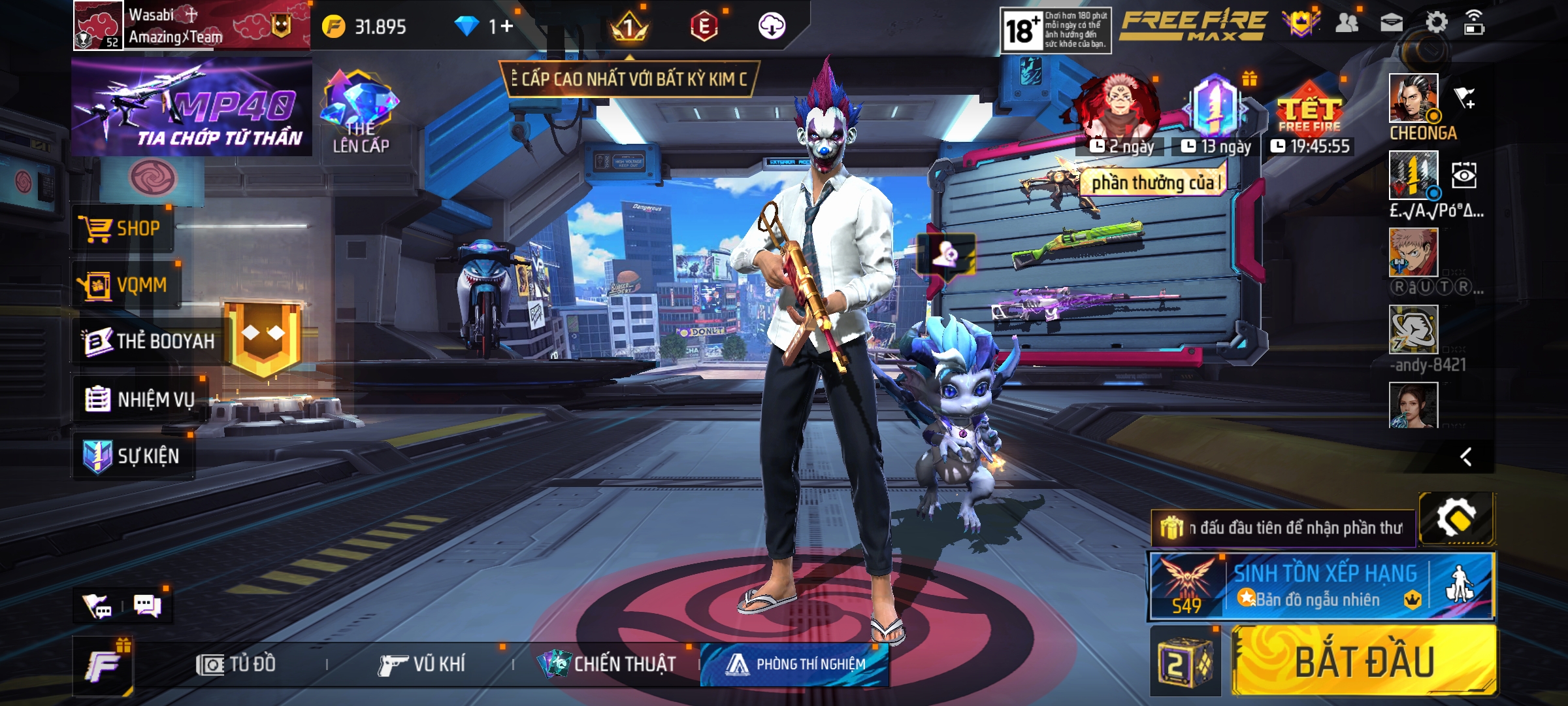Switch to the TỦ ĐỒ vault tab
Viewport: 1568px width, 706px height.
[x=237, y=665]
